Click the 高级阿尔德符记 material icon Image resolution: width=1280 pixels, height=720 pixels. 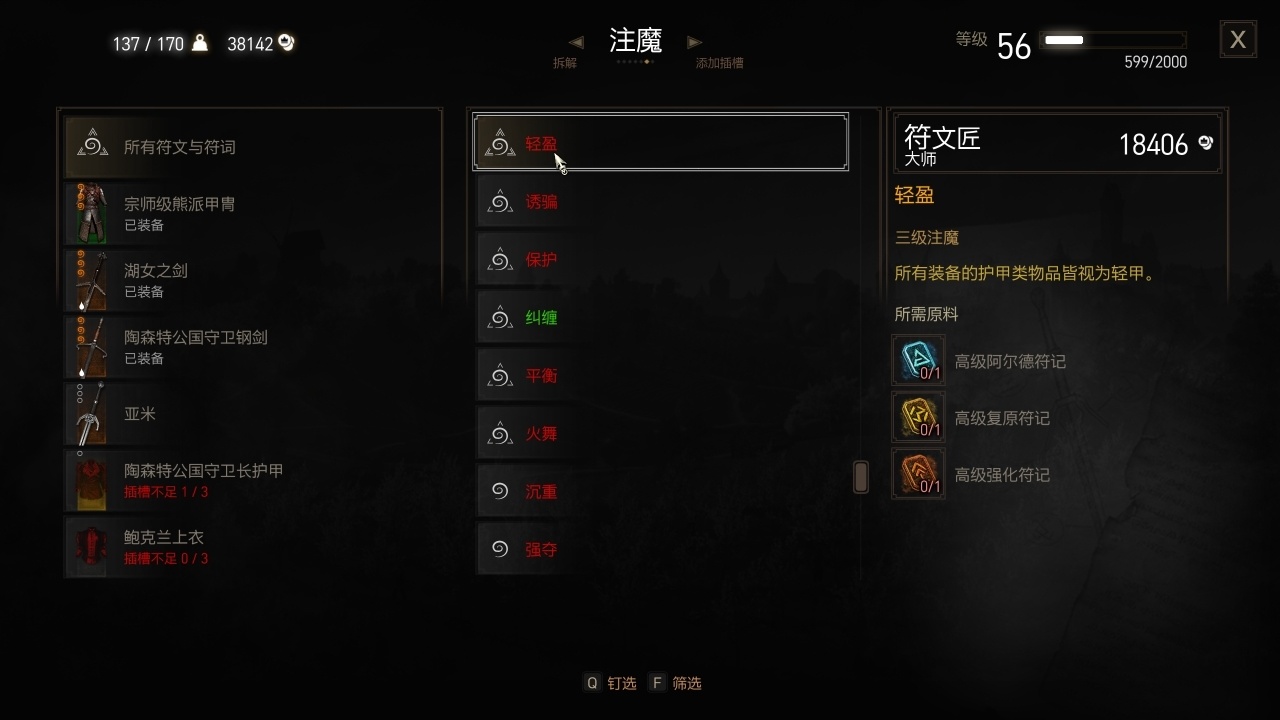tap(917, 362)
